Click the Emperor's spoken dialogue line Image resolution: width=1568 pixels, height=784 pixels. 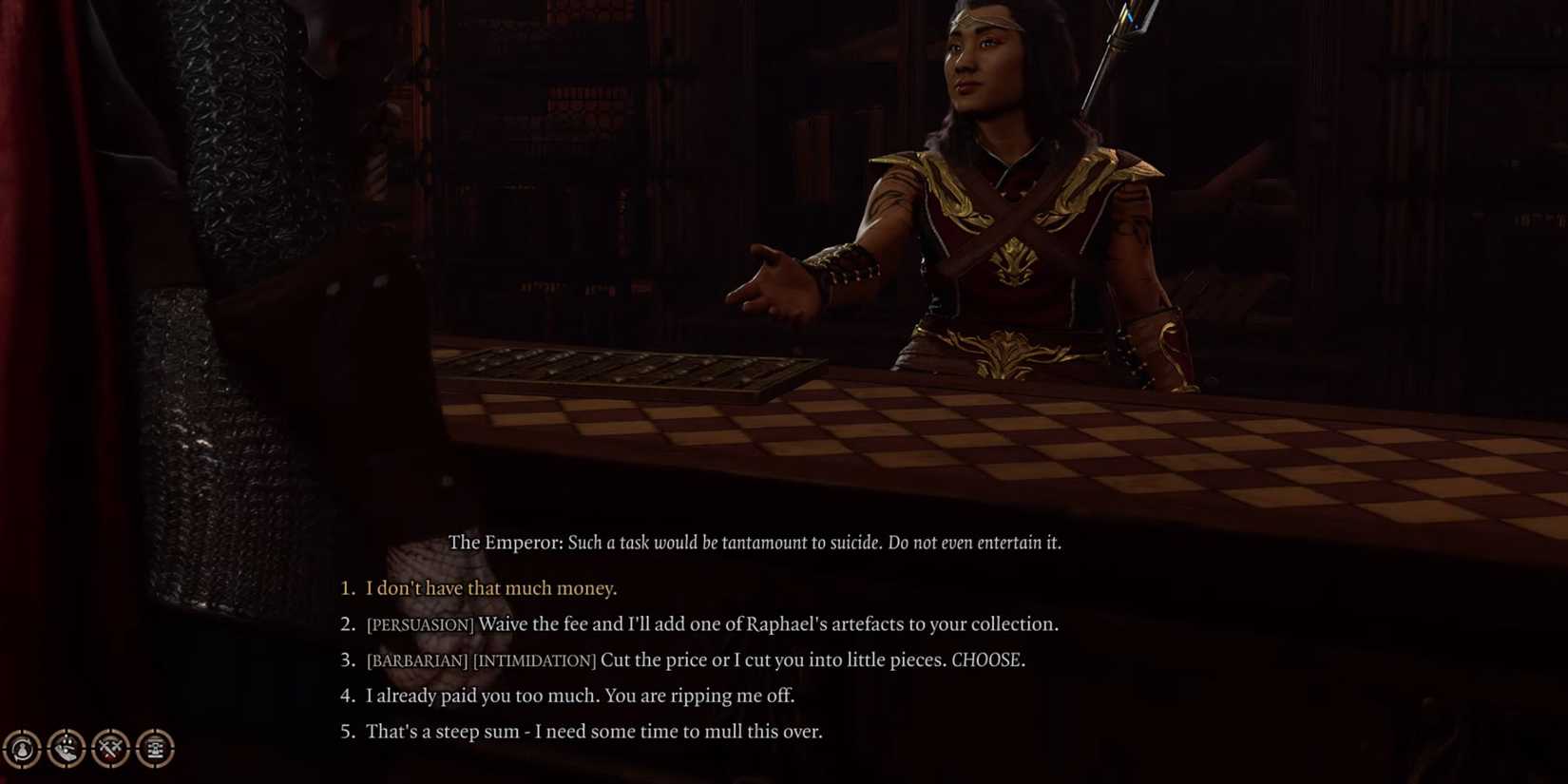click(817, 543)
